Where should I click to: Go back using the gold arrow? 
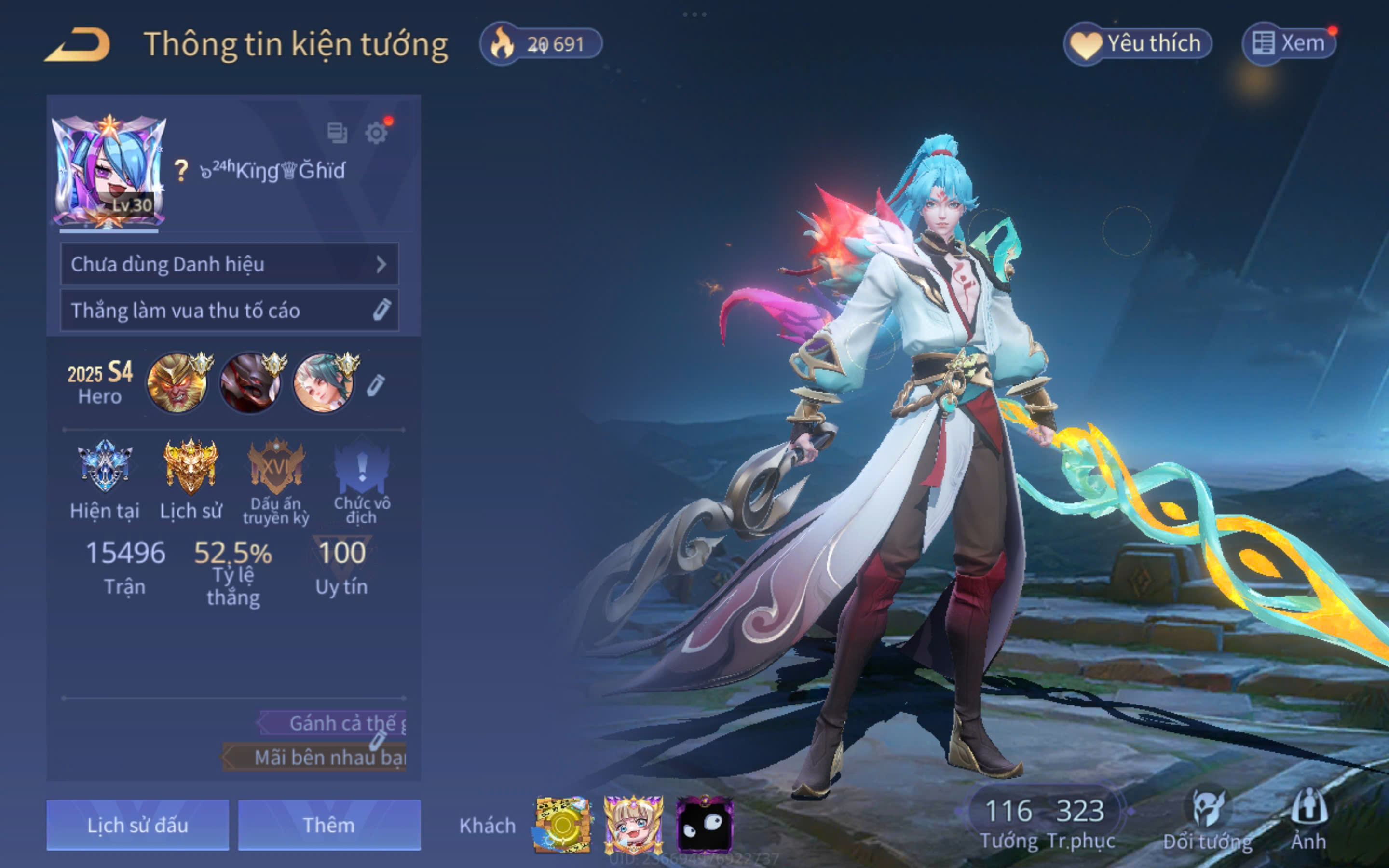(x=78, y=44)
